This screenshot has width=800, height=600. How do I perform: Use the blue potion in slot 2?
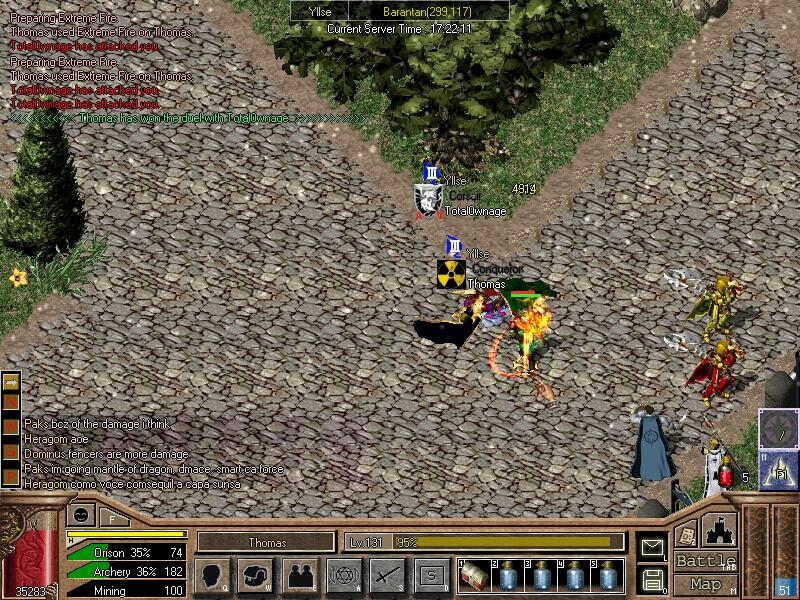[x=506, y=577]
